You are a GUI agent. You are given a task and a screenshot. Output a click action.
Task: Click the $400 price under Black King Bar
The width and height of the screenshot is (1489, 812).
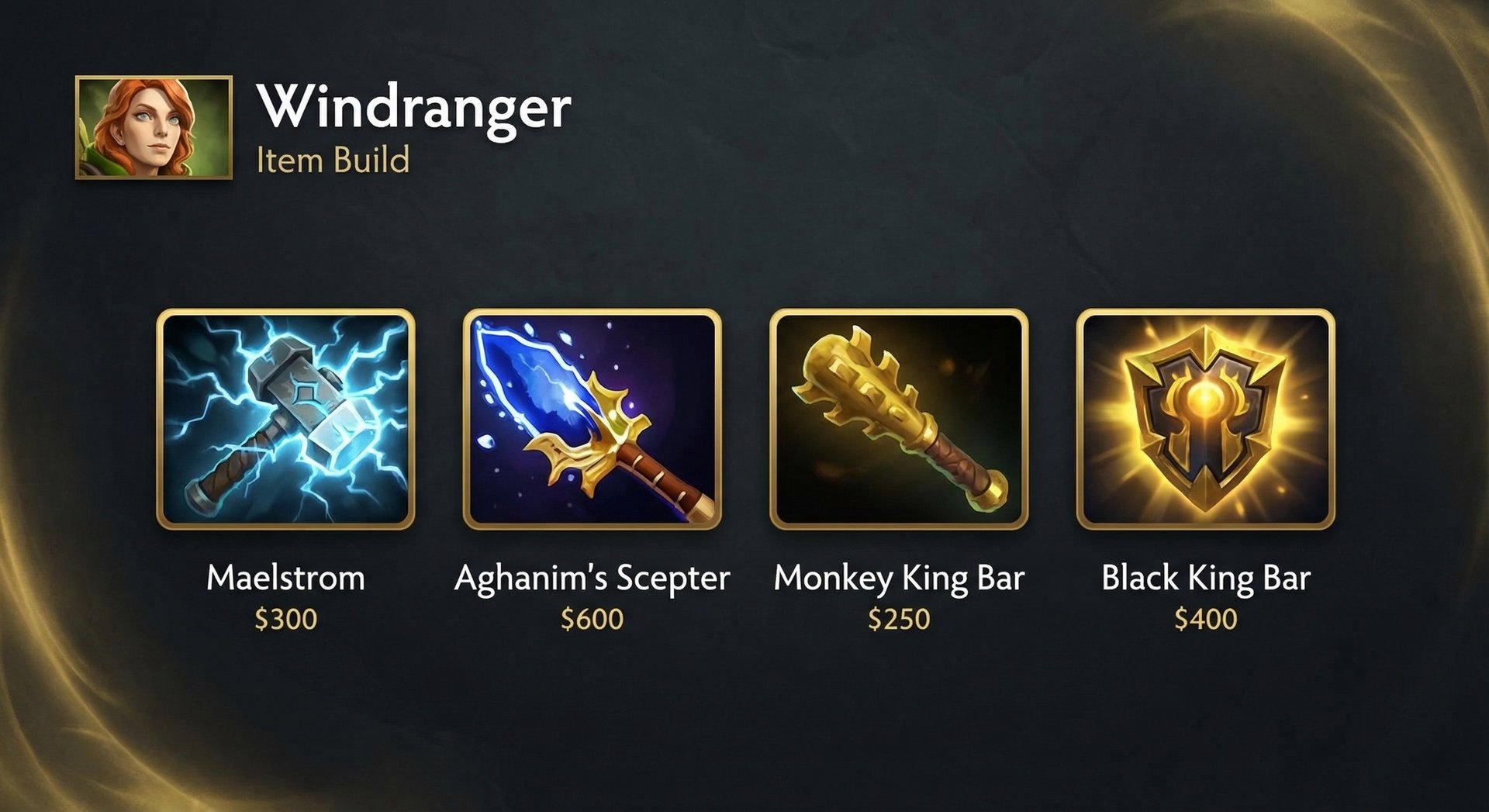coord(1207,619)
